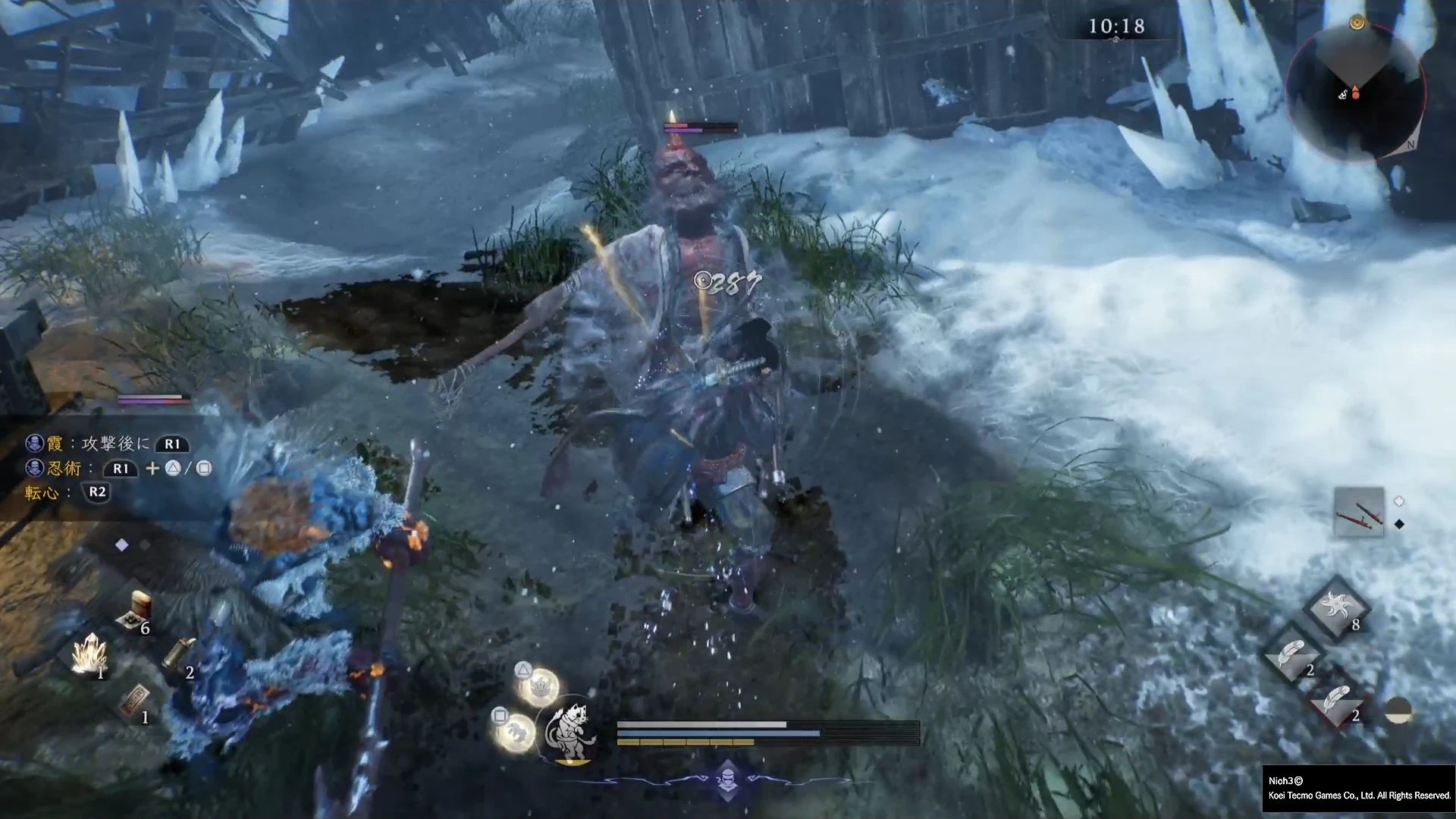The image size is (1456, 819).
Task: Select the equipped dual red swords weapon
Action: click(1358, 512)
